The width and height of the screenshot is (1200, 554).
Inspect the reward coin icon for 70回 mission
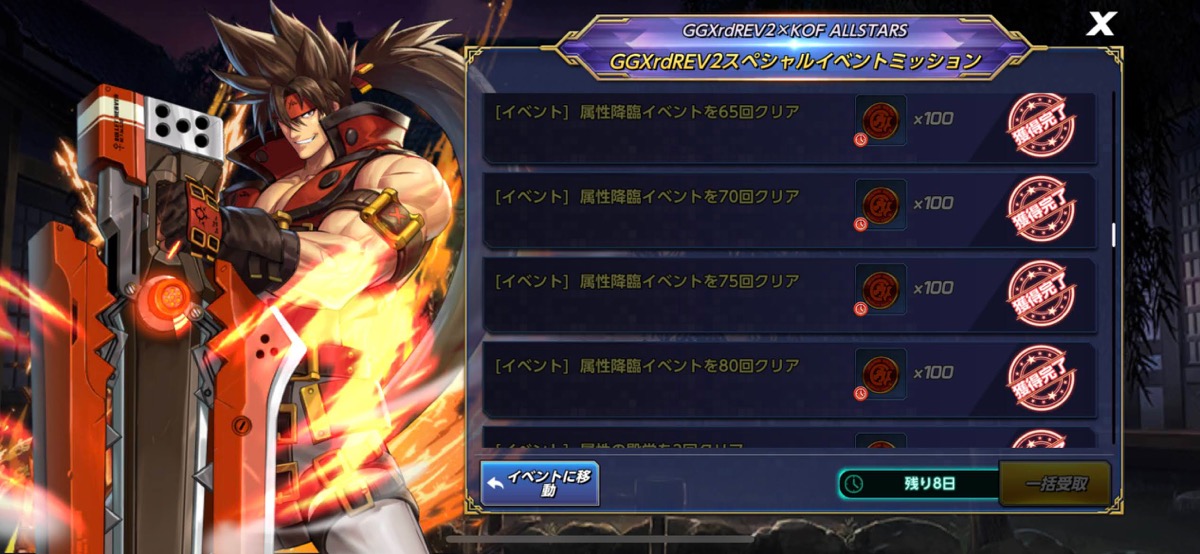tap(881, 204)
